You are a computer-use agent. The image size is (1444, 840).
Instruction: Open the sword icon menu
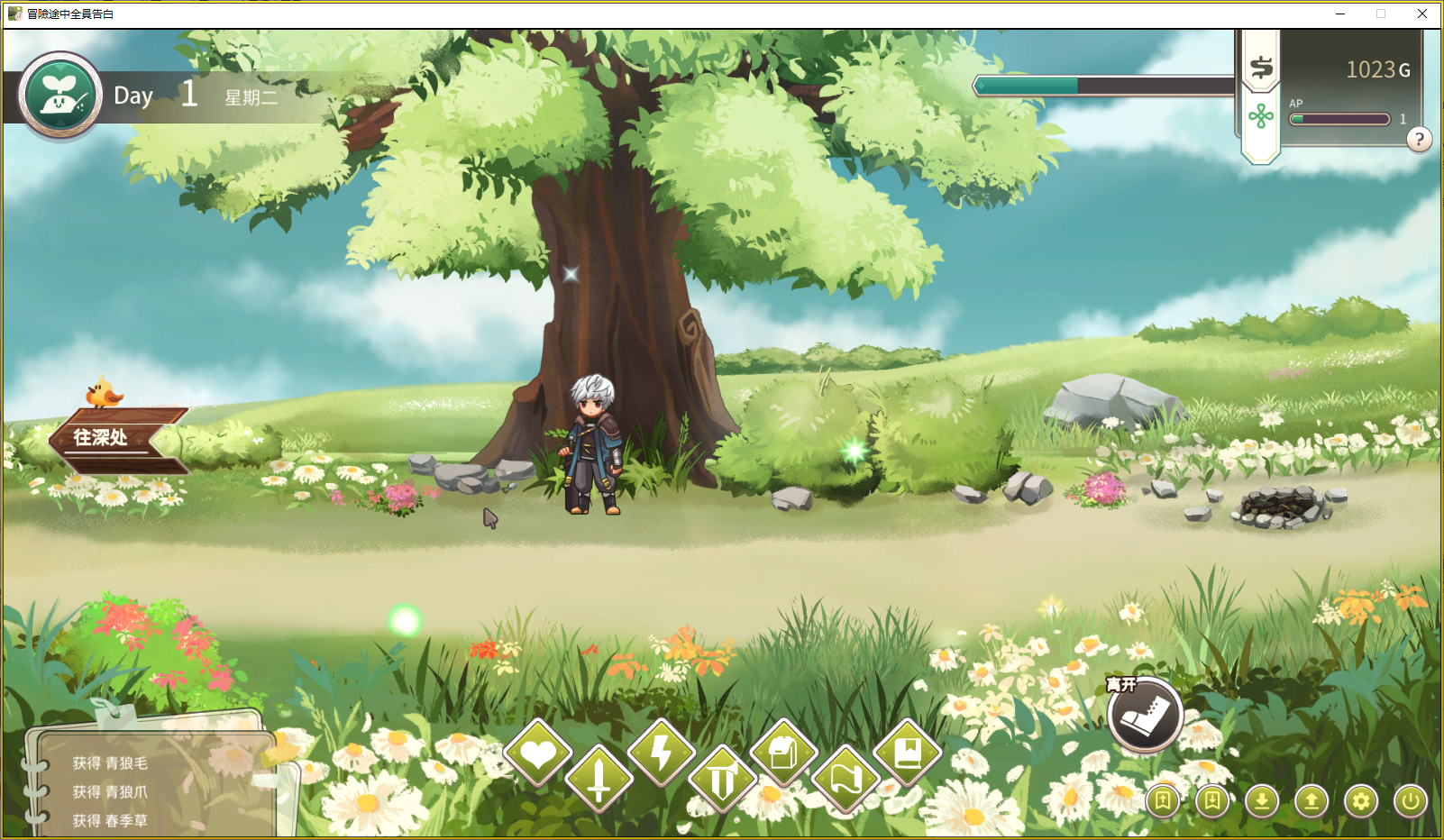pyautogui.click(x=599, y=778)
